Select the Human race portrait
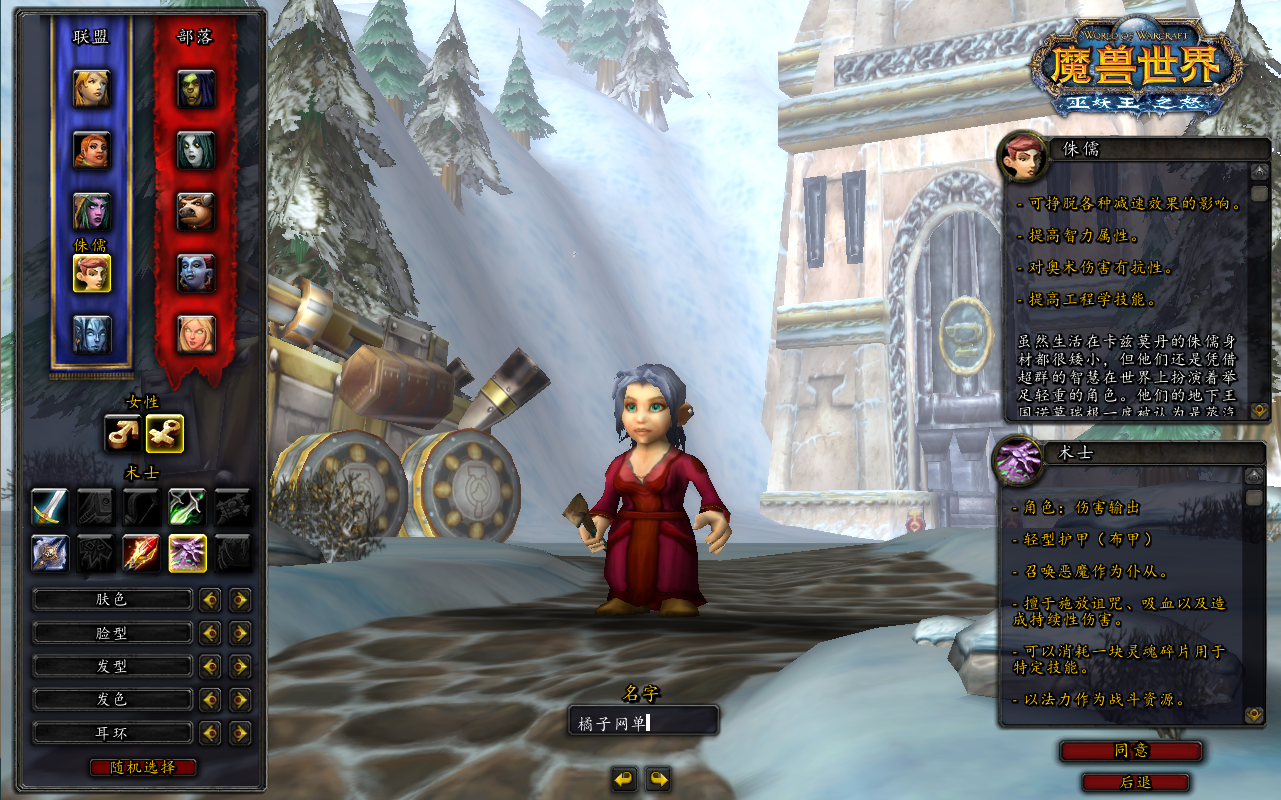 pos(92,89)
